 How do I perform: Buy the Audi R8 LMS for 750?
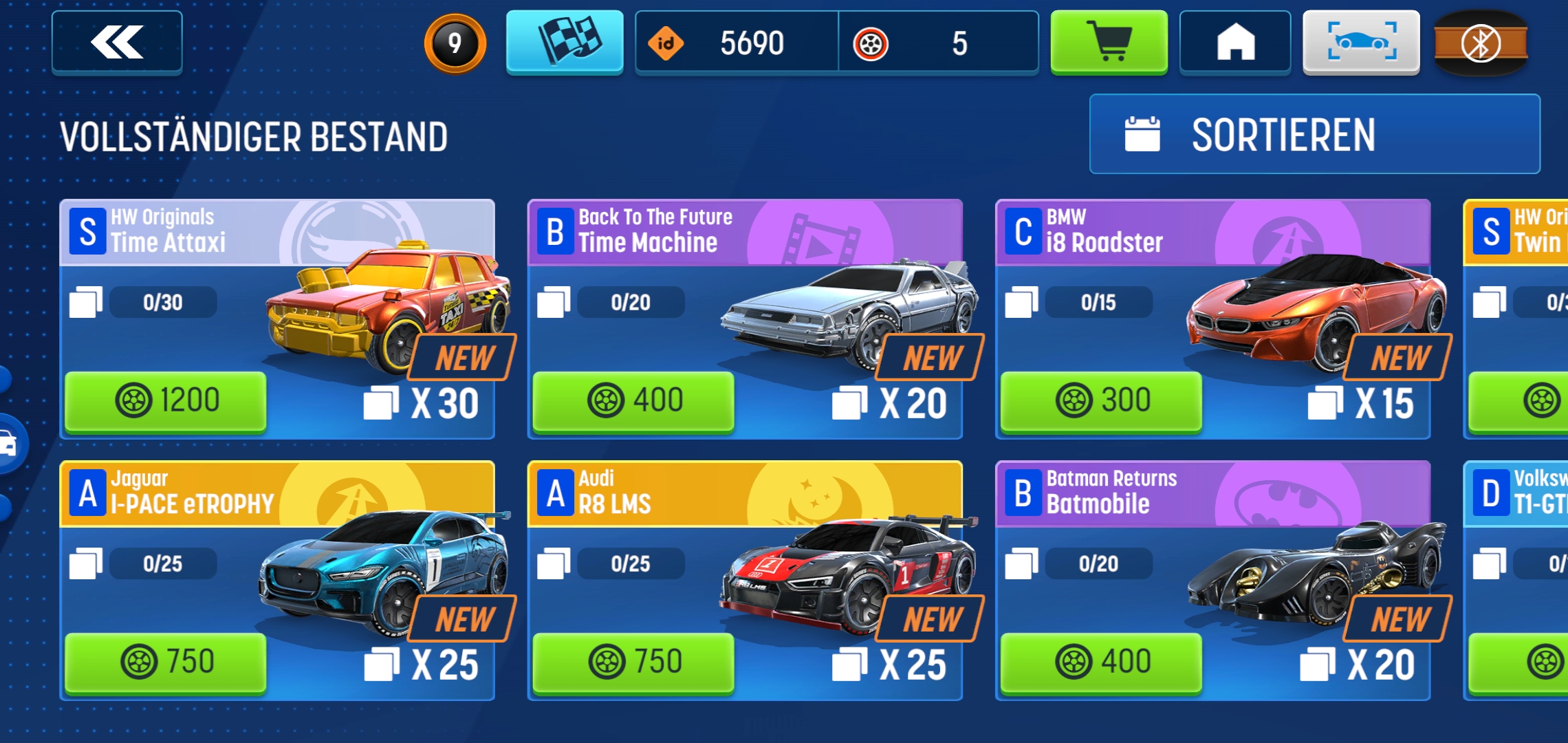pos(633,662)
